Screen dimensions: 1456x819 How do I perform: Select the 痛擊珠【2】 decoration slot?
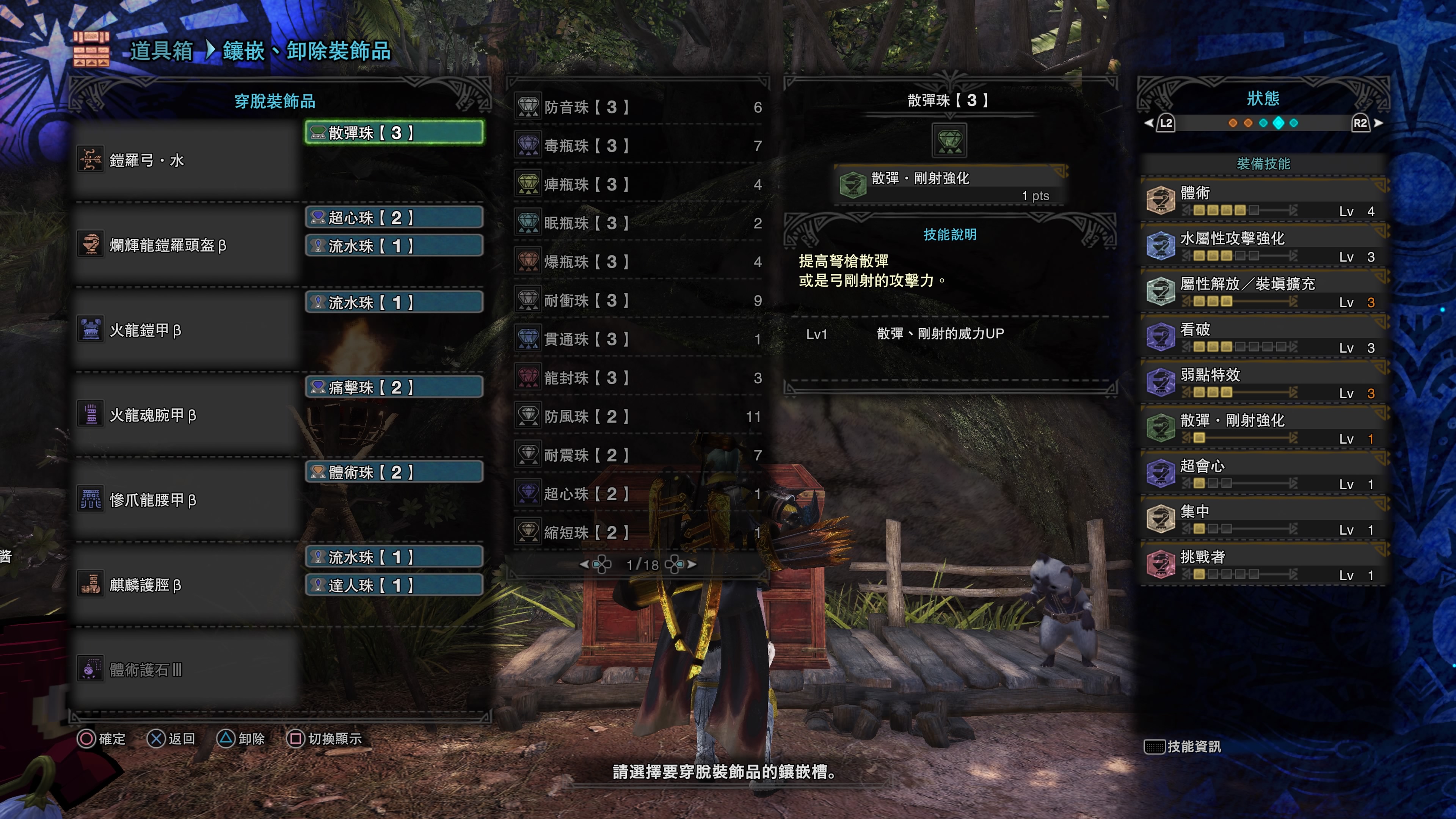tap(394, 387)
